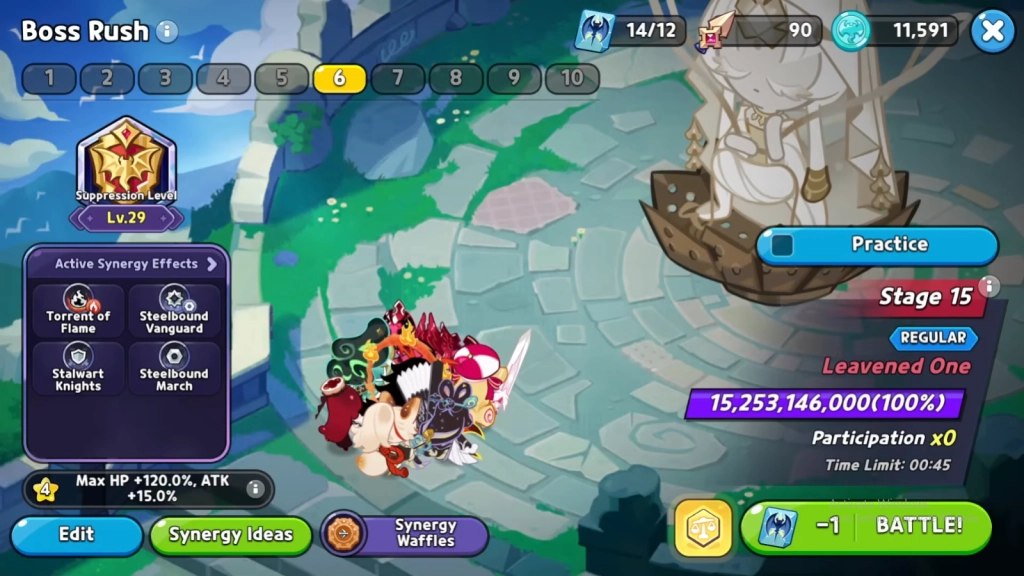Tap the golden balance scale button
The height and width of the screenshot is (576, 1024).
tap(702, 527)
